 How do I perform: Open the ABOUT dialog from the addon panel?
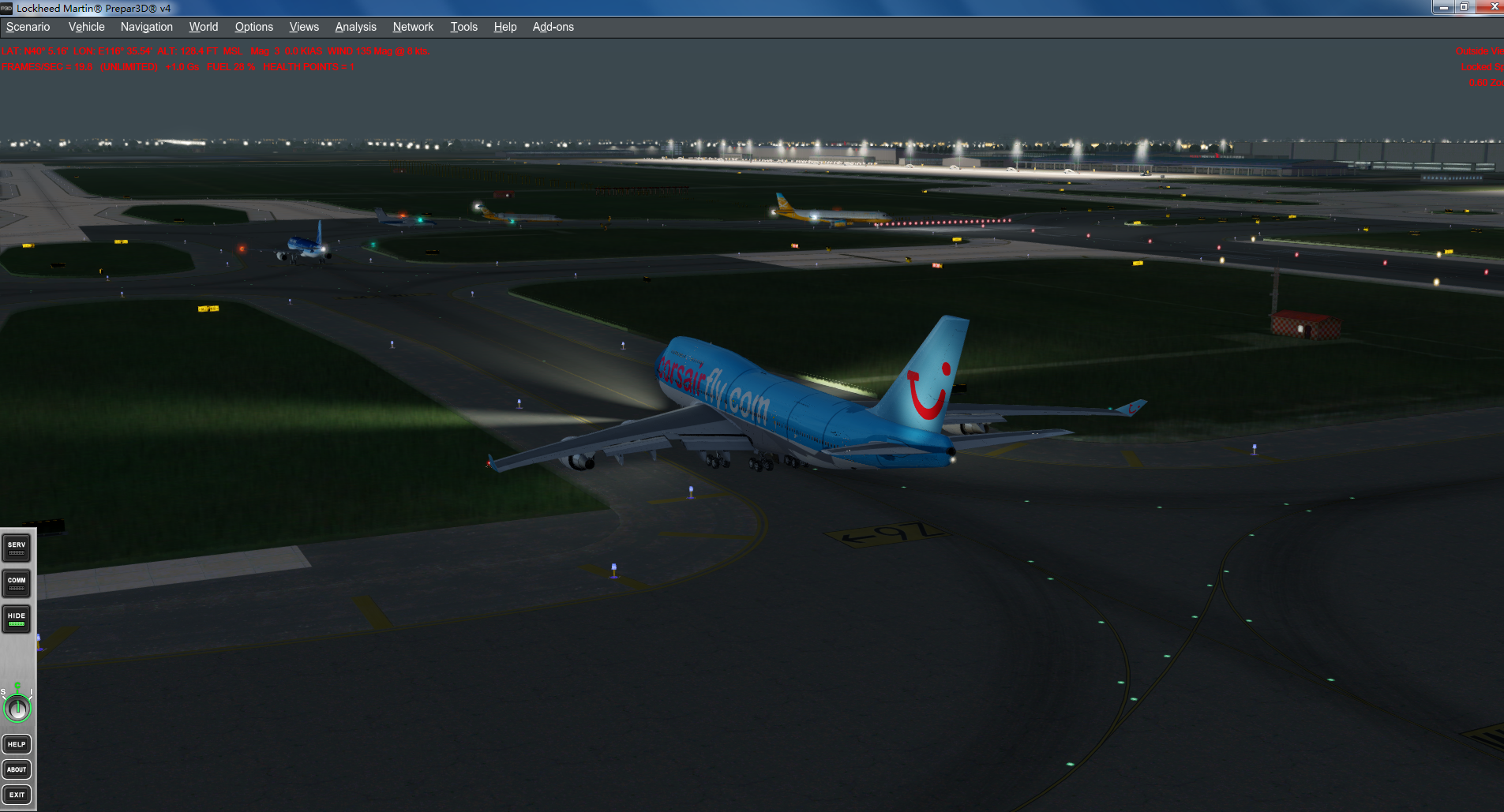pyautogui.click(x=17, y=769)
